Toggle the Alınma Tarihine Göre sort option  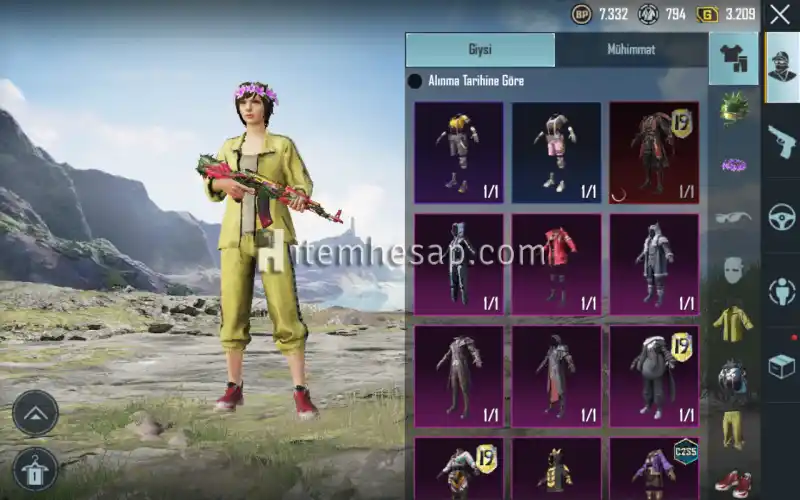415,81
